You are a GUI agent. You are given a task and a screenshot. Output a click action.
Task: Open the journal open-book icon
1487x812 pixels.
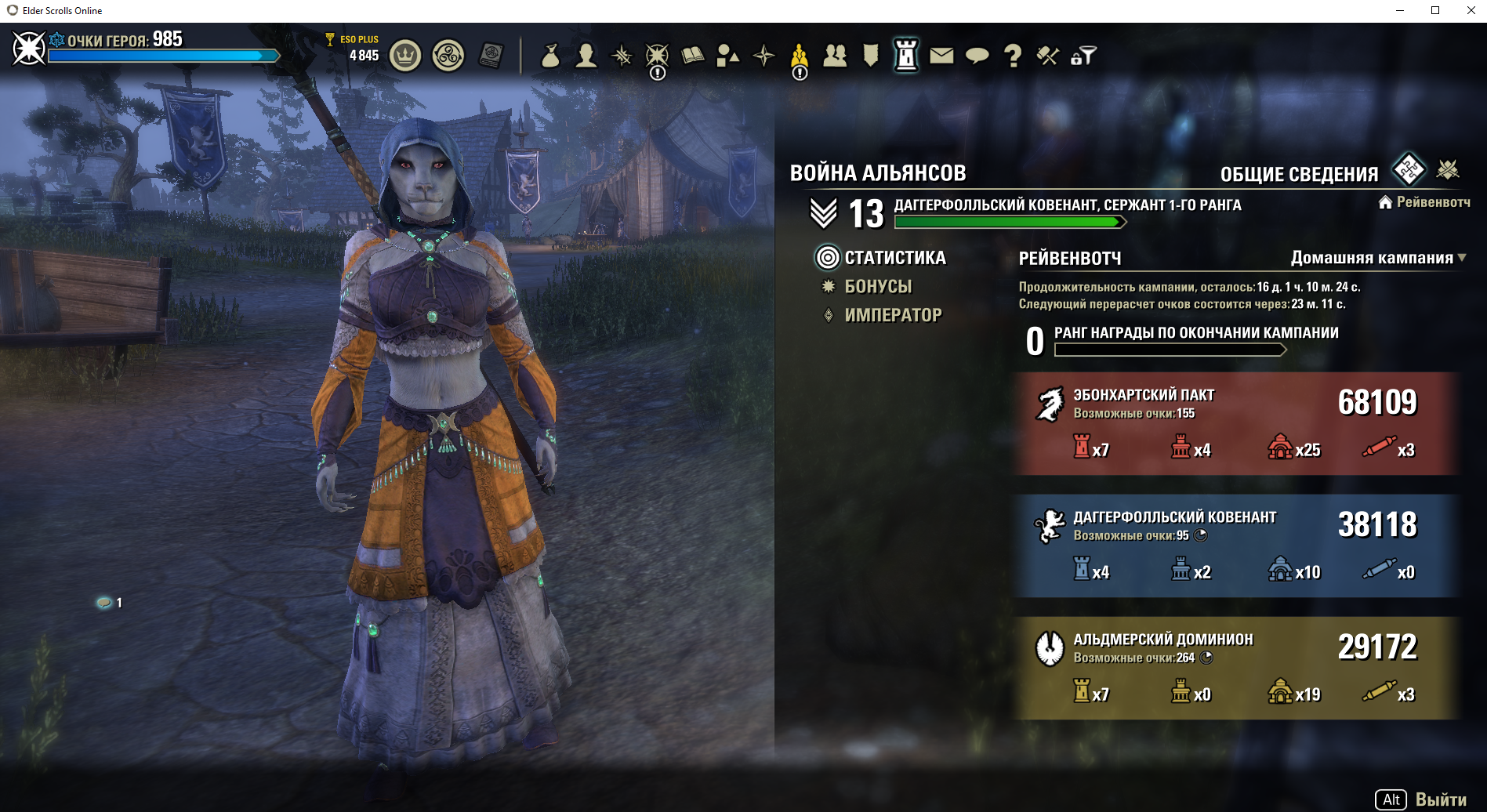point(692,56)
